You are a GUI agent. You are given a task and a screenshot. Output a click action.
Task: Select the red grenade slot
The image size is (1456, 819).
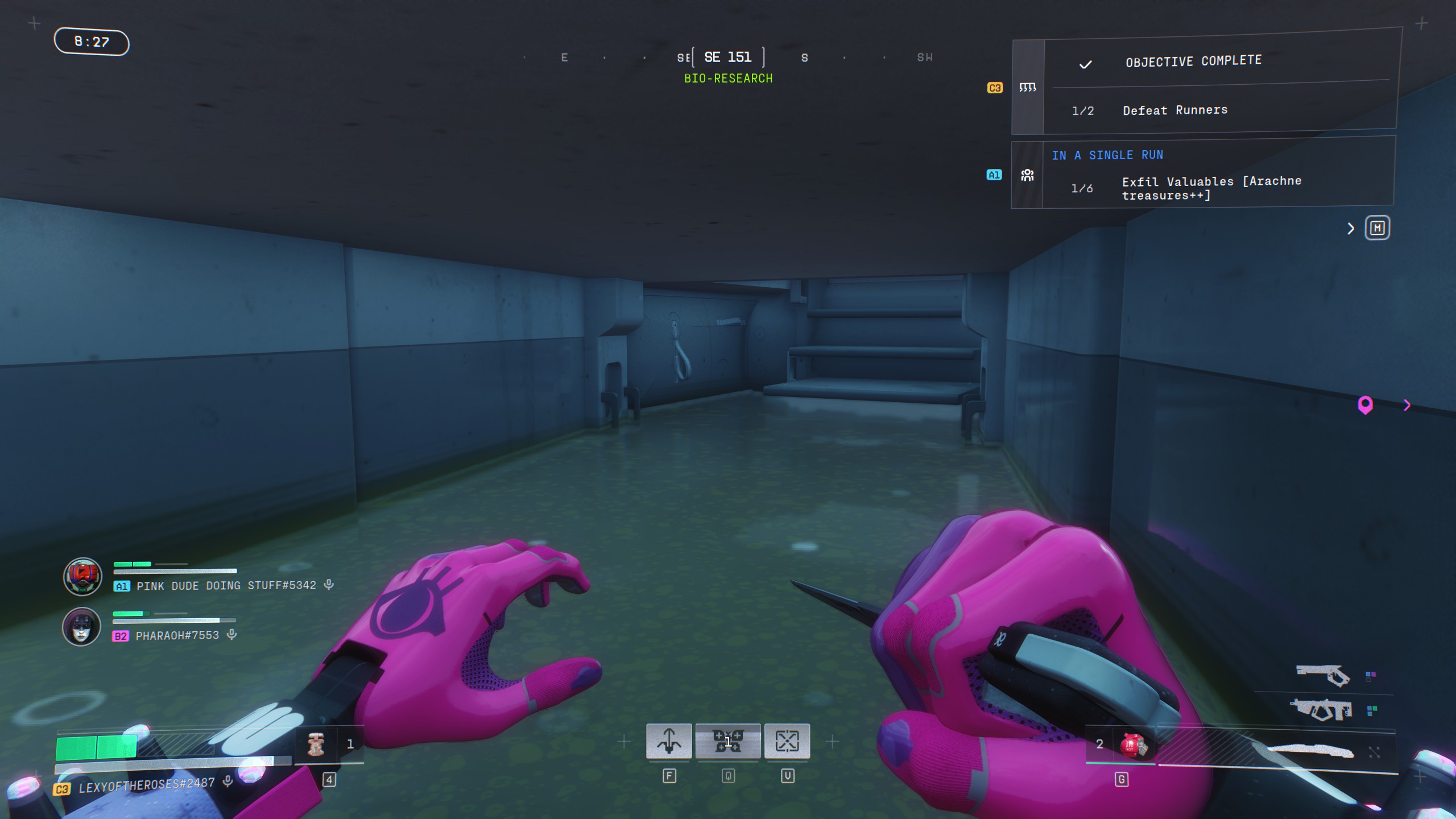click(x=1133, y=745)
